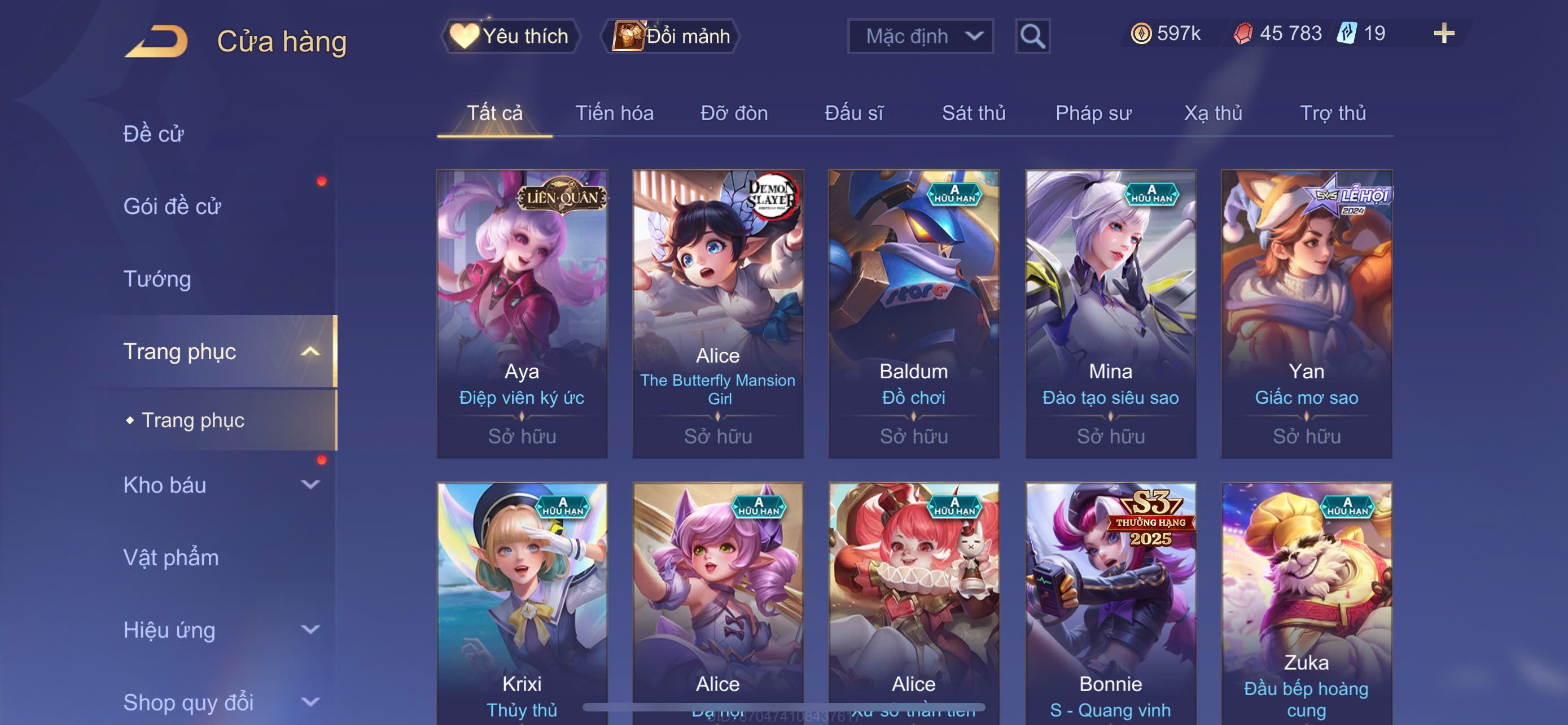Pick the Yan Giấc mơ sao skin
Viewport: 1568px width, 725px height.
(x=1306, y=313)
